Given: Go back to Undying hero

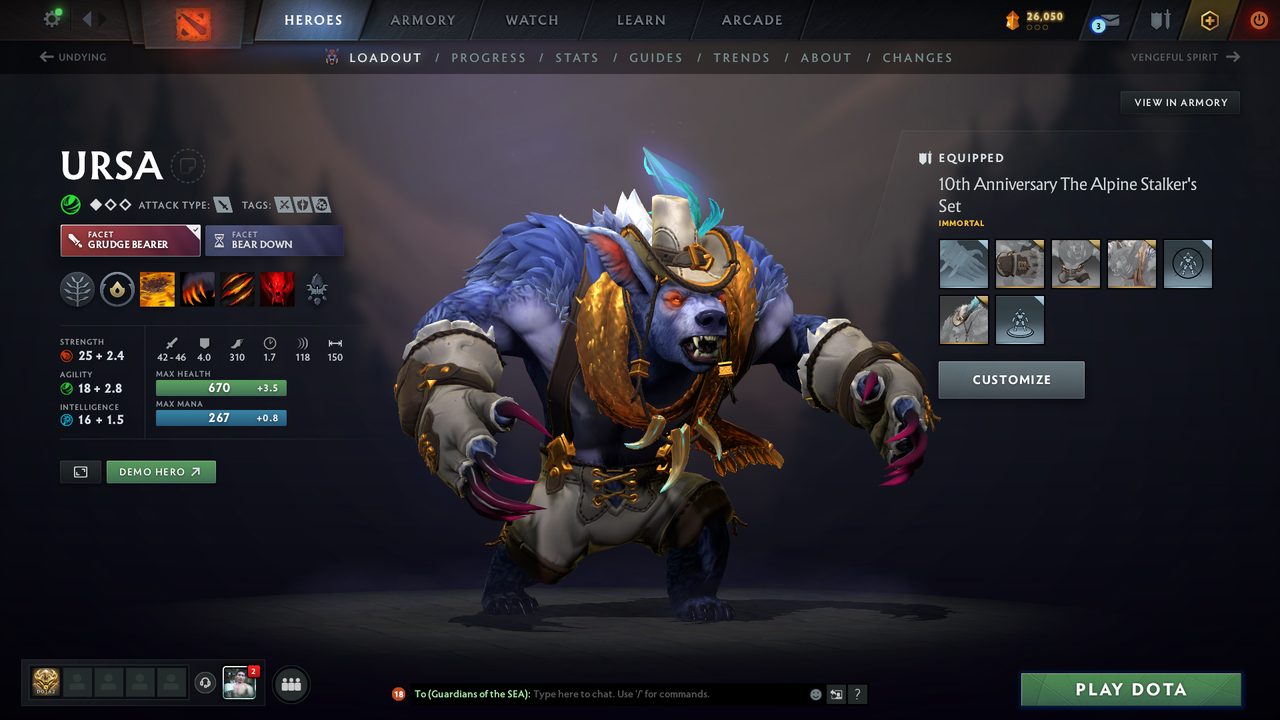Looking at the screenshot, I should point(72,57).
